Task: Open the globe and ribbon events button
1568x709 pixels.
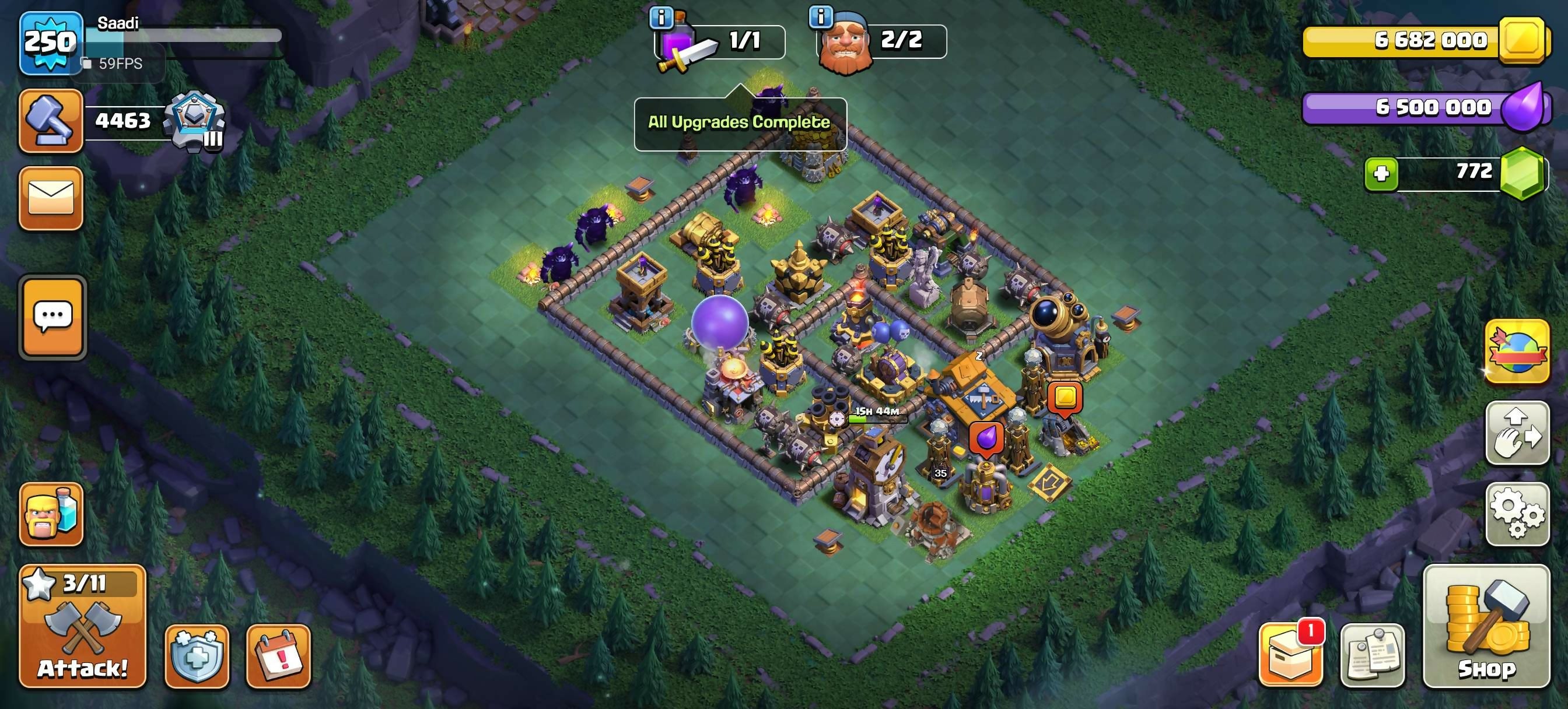Action: 1517,352
